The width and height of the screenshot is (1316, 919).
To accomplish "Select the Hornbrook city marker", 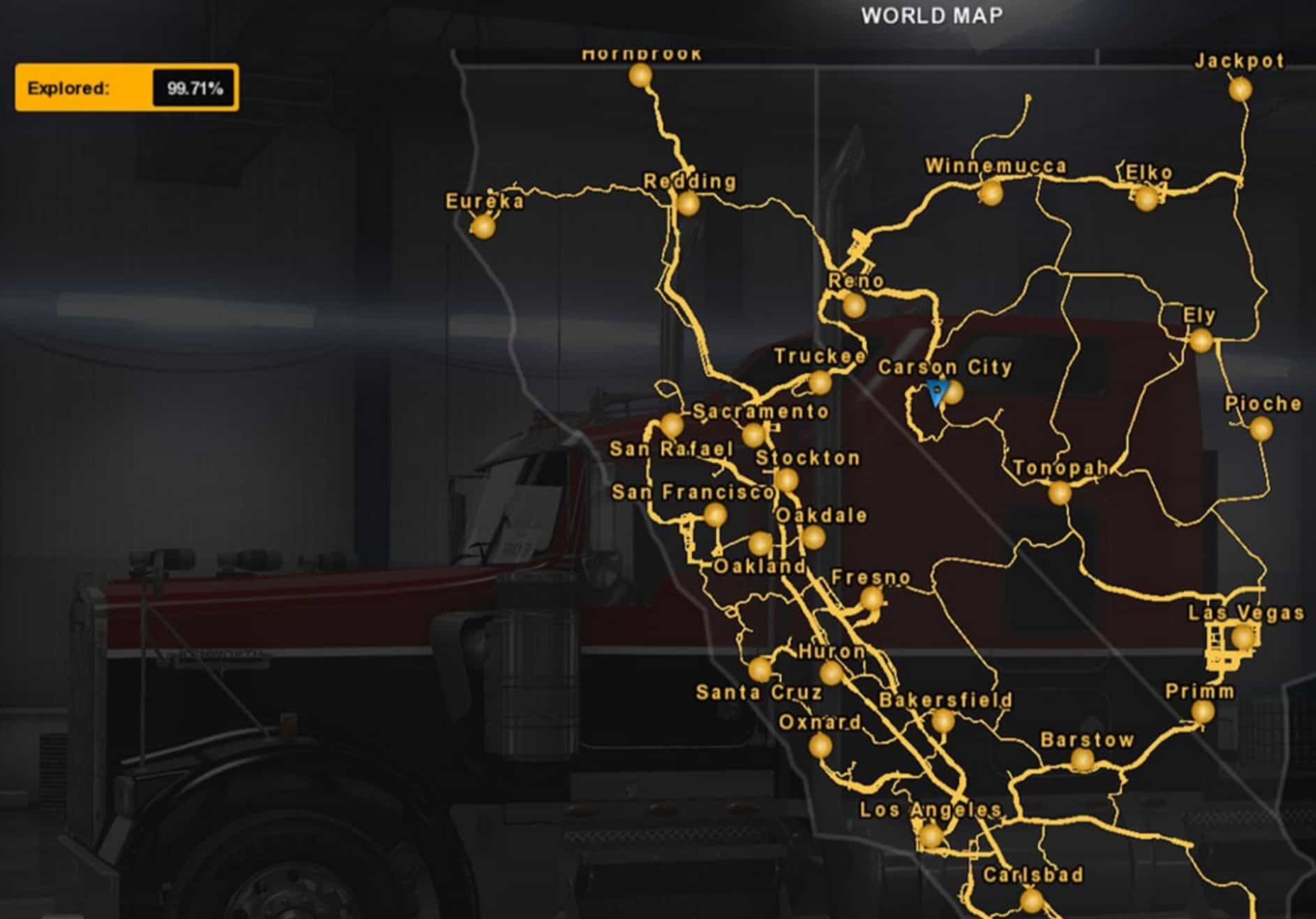I will pos(640,75).
